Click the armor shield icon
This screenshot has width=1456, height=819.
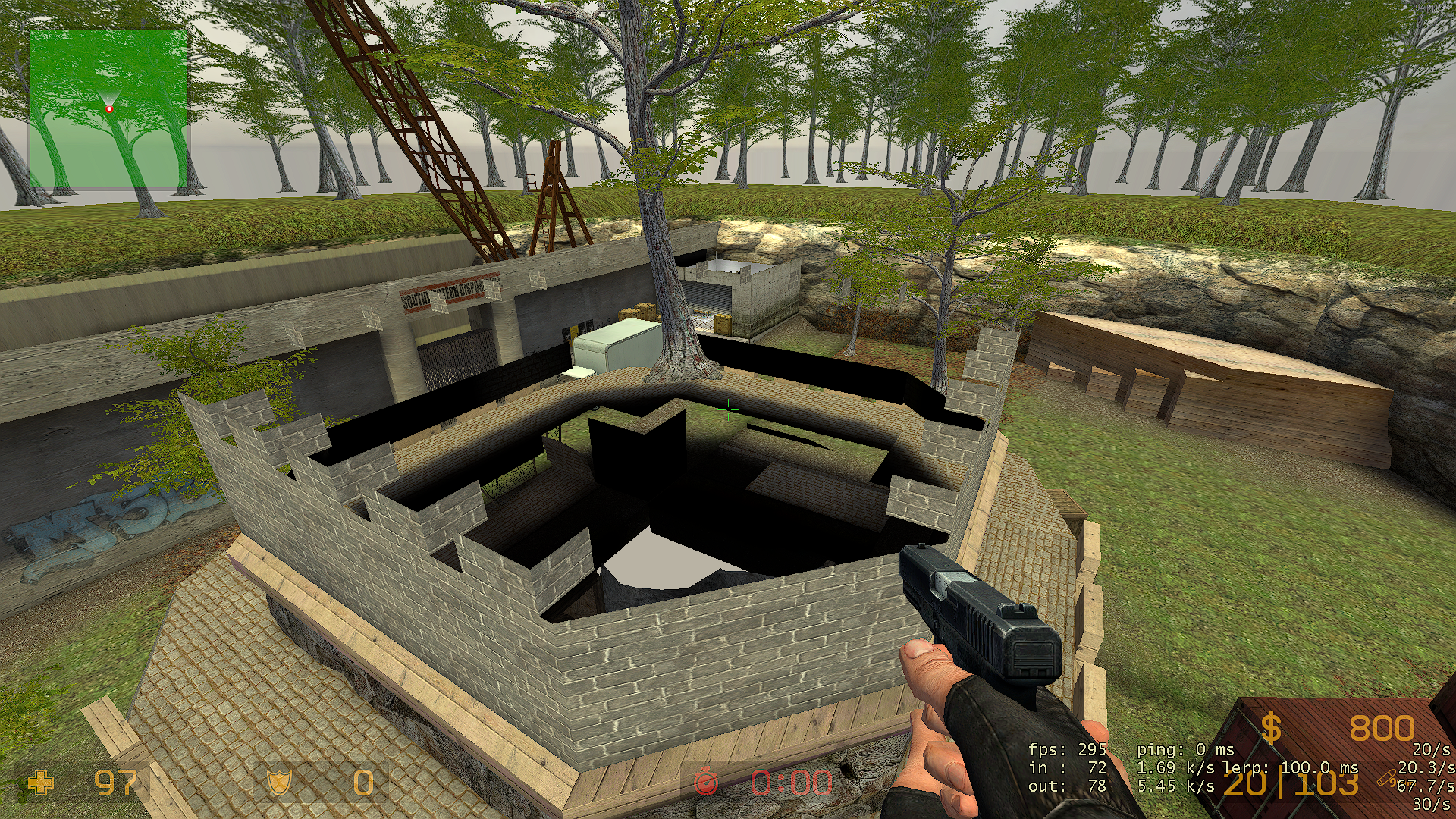(x=279, y=782)
